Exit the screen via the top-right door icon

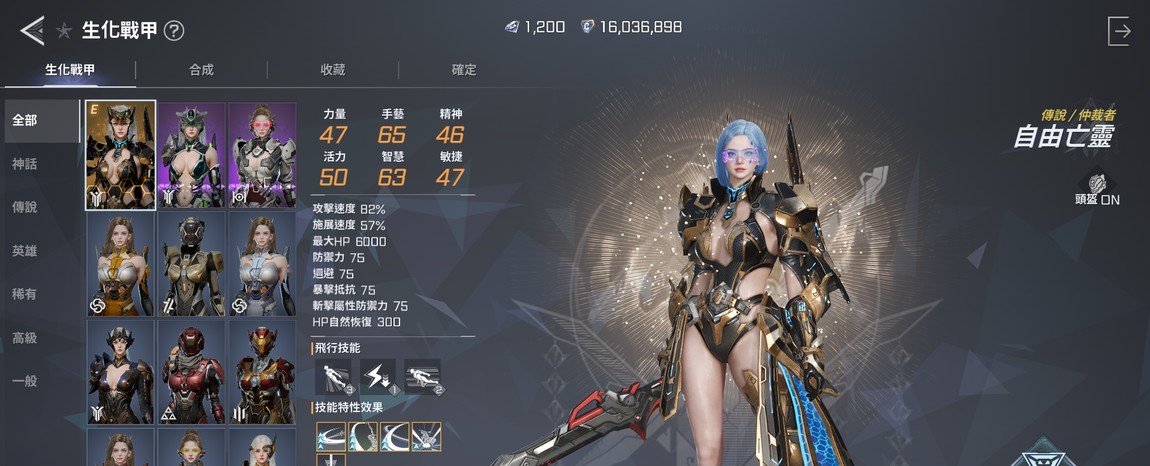(x=1119, y=31)
